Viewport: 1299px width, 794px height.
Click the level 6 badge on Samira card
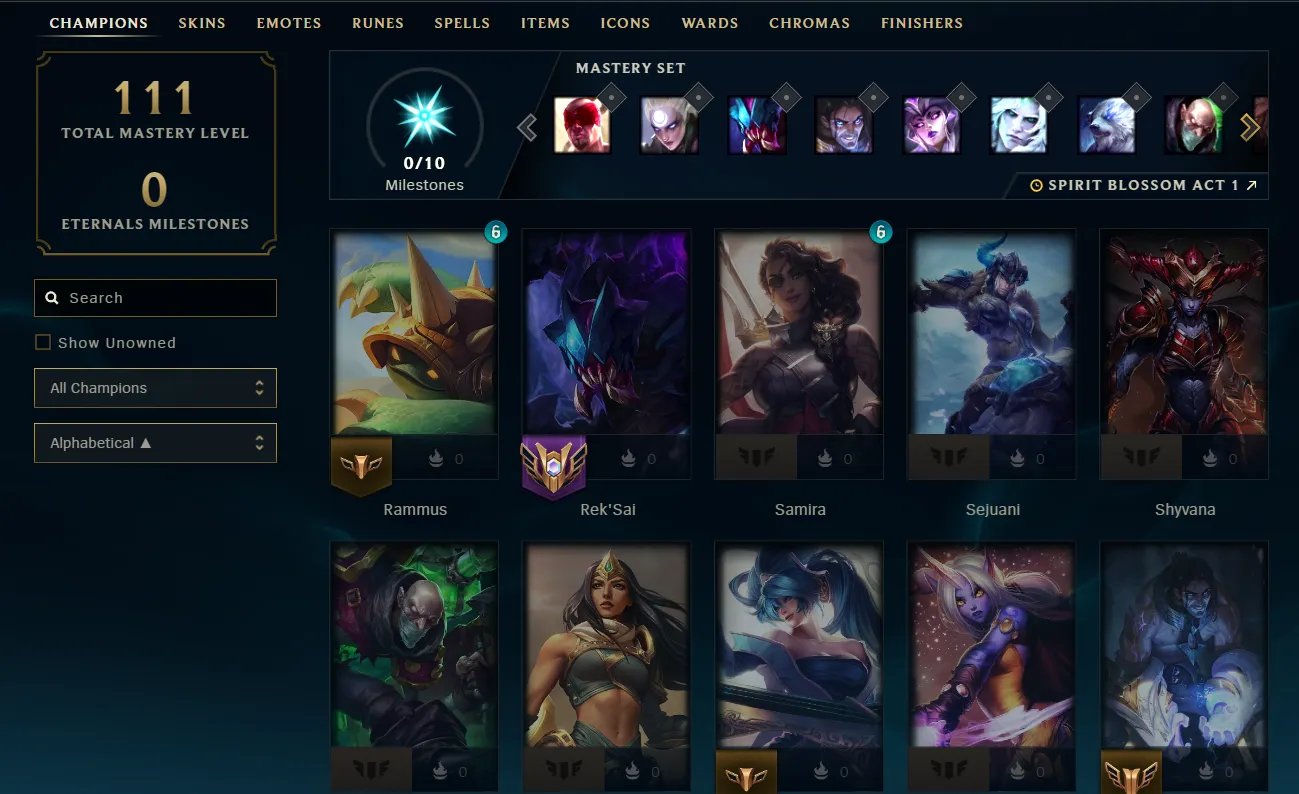point(881,231)
